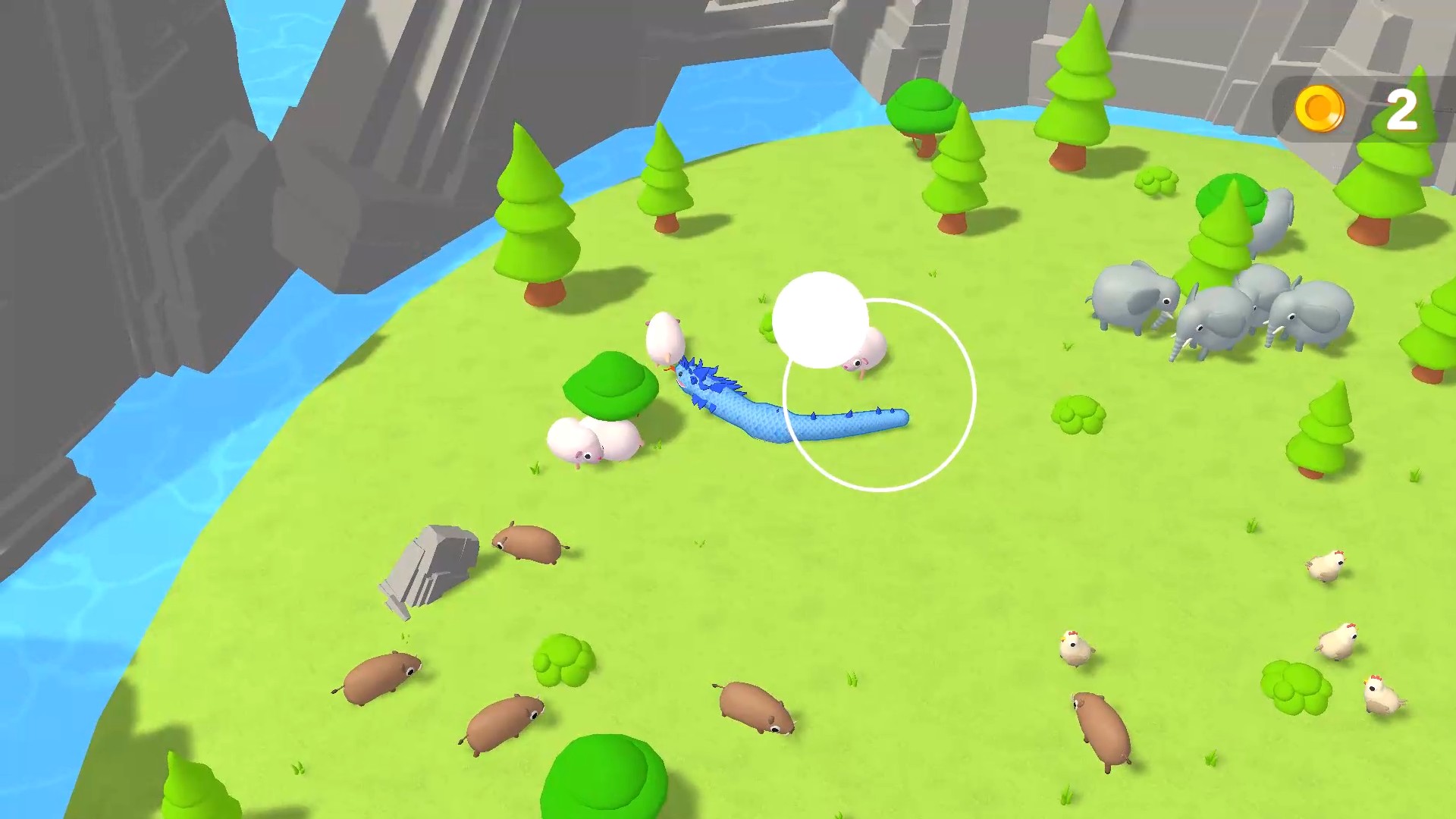
Task: Click the gold coin currency icon
Action: coord(1319,108)
